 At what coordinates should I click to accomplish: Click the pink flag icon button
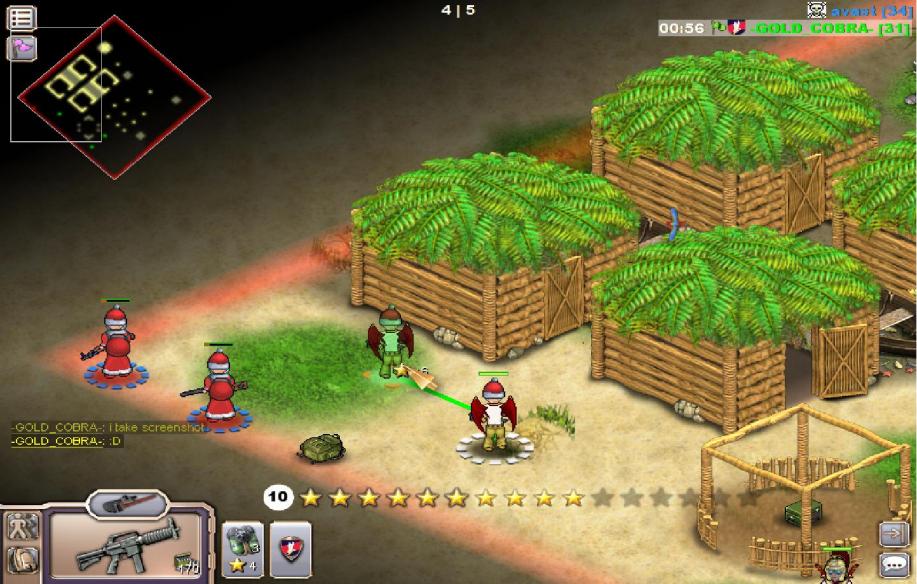(x=21, y=47)
